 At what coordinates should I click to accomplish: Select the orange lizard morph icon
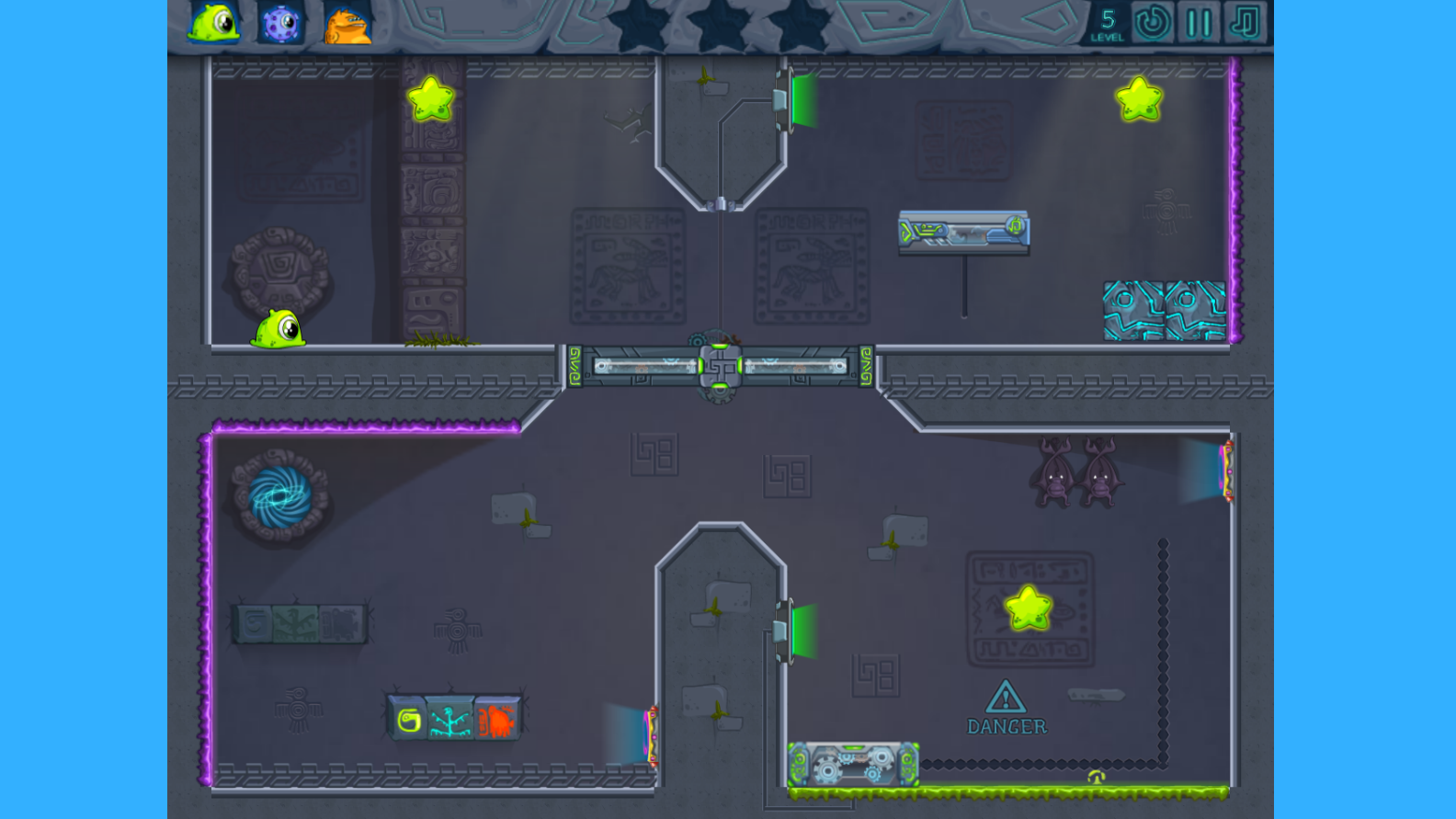[x=348, y=25]
